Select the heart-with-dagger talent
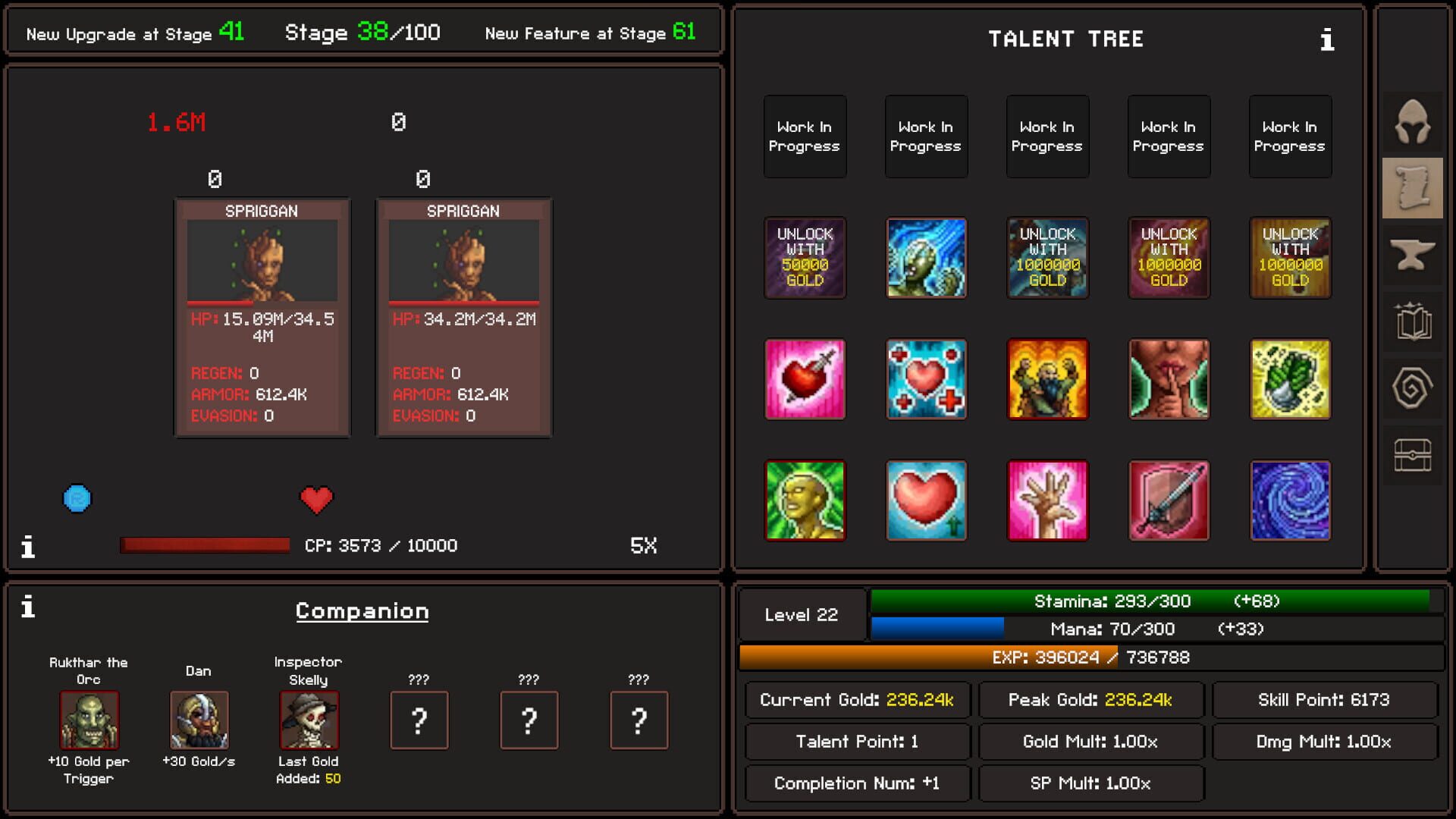 click(x=805, y=381)
